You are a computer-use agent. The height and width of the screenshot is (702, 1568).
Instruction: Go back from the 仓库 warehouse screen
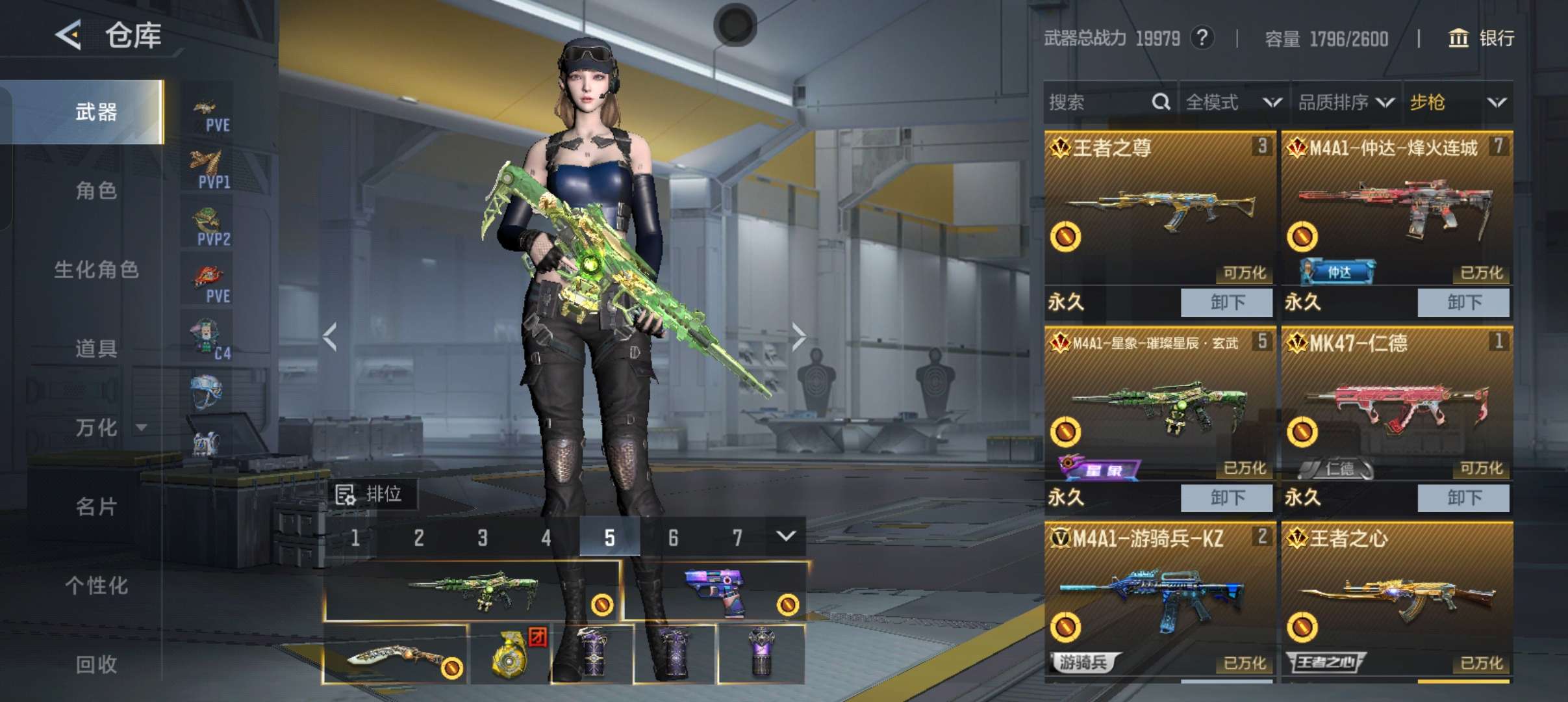(x=69, y=34)
